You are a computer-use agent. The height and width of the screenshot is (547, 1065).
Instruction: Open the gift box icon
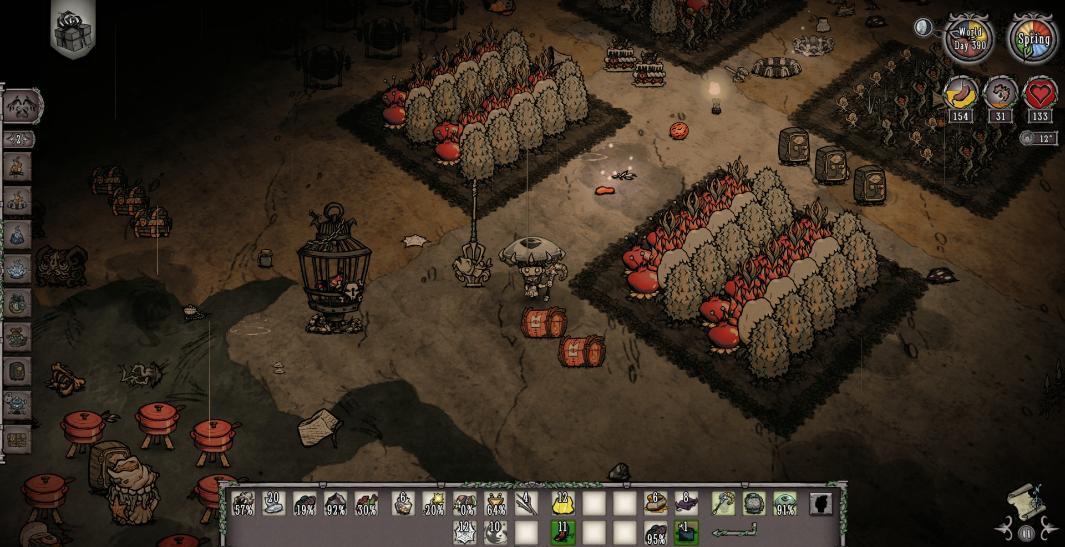tap(71, 30)
